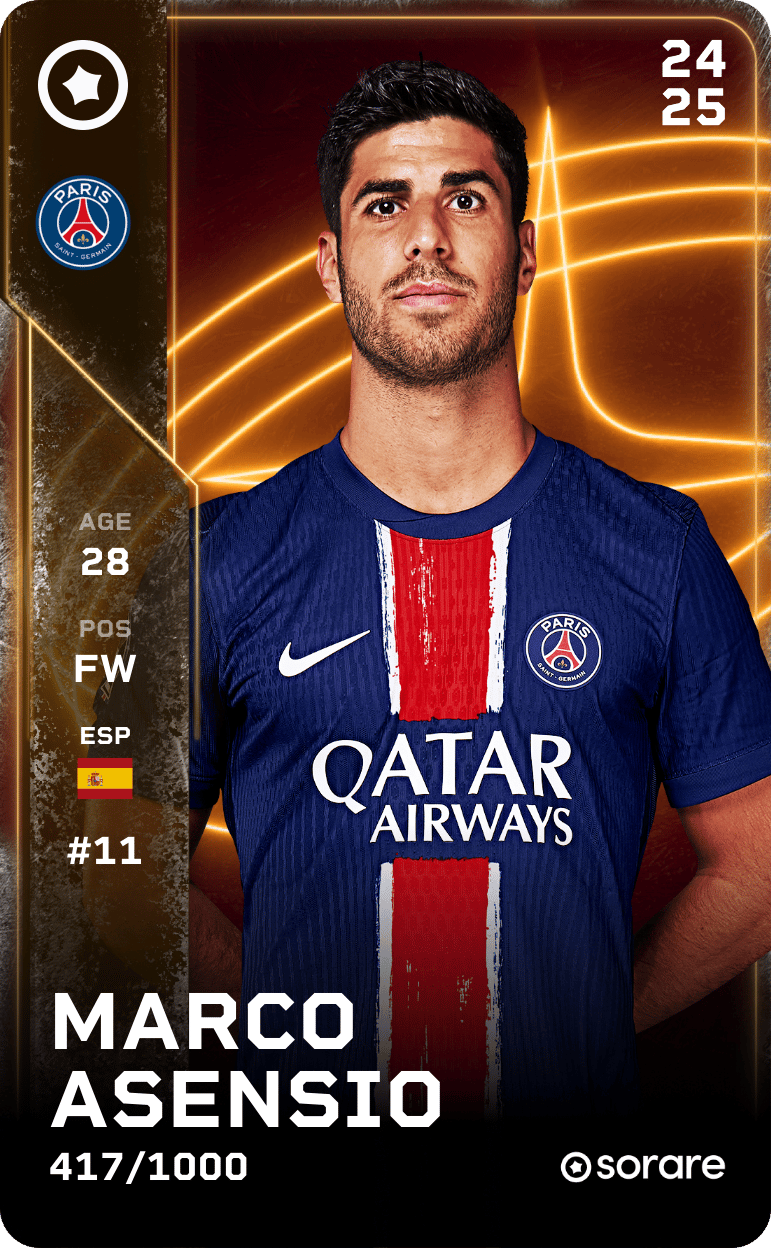
Task: Select the Marco Asensio player card
Action: click(x=385, y=624)
